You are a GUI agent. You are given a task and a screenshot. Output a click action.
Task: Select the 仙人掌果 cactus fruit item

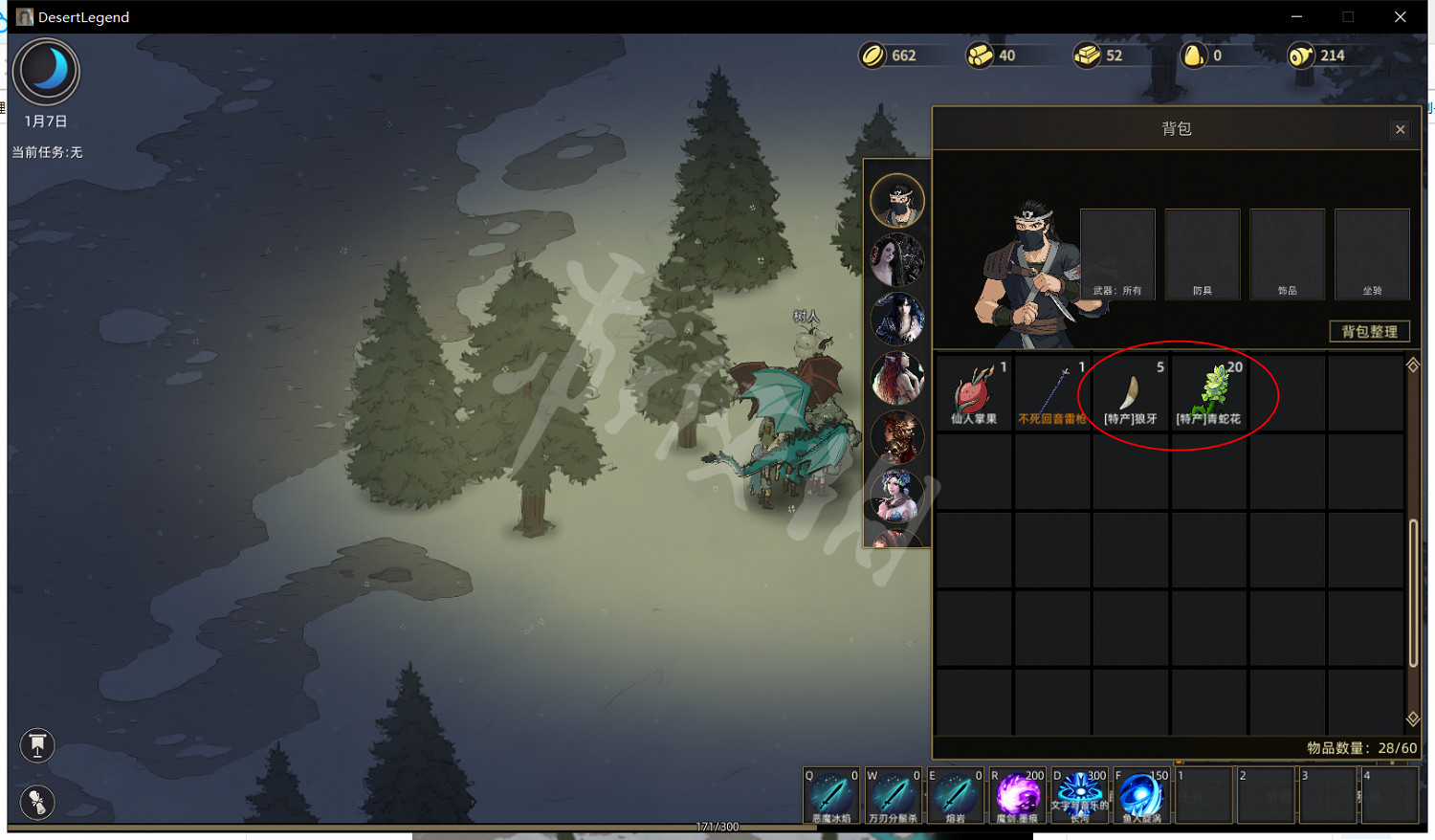click(974, 393)
